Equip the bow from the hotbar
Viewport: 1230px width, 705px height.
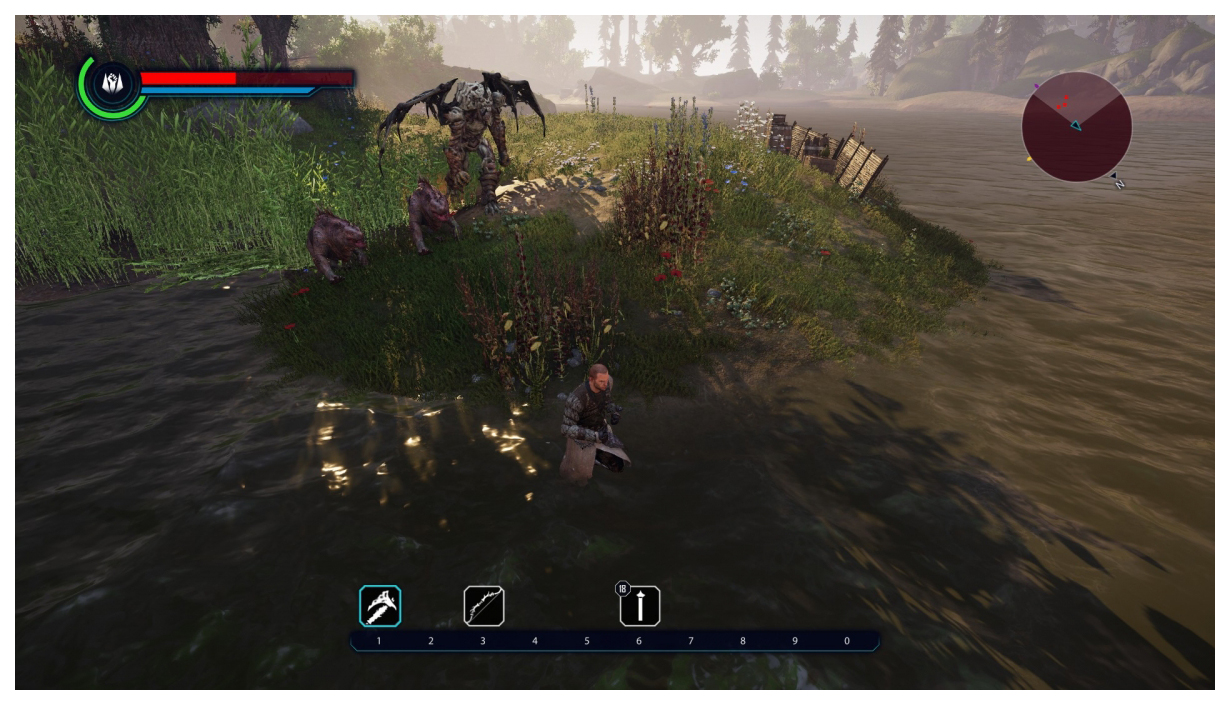484,606
